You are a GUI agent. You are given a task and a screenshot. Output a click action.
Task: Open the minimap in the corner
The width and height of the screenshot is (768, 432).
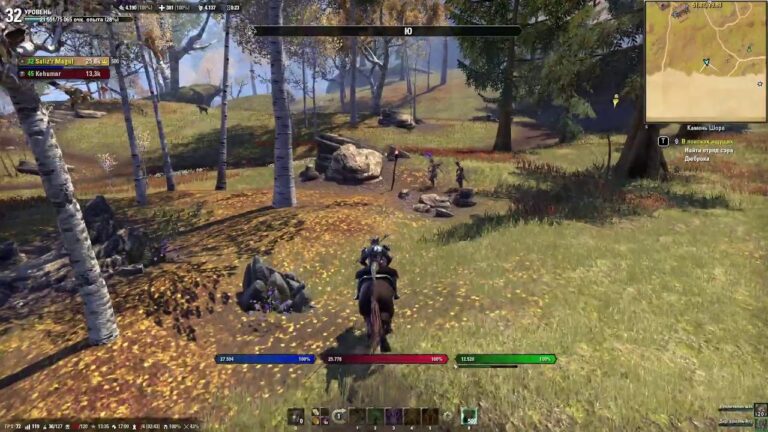(705, 61)
